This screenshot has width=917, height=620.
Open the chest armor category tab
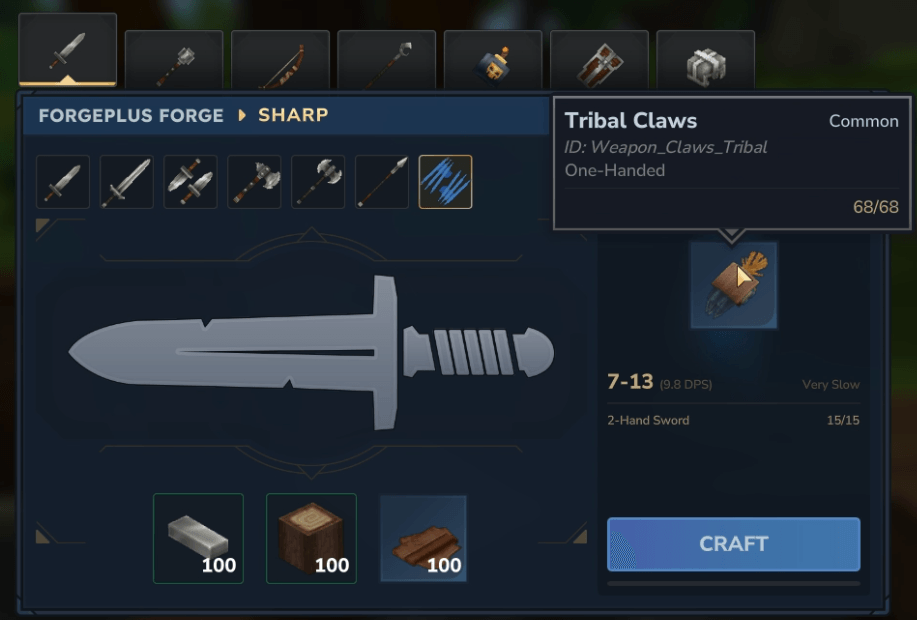599,60
